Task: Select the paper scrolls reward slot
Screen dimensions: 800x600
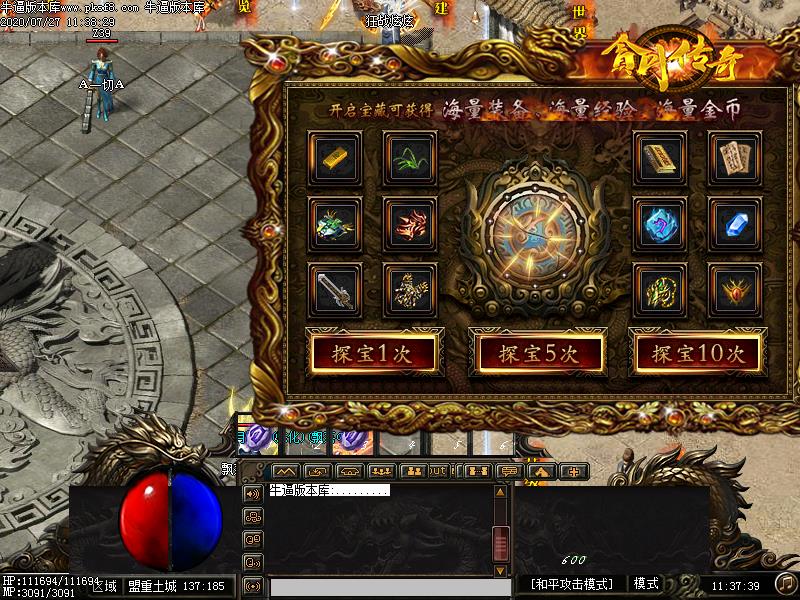Action: 735,156
